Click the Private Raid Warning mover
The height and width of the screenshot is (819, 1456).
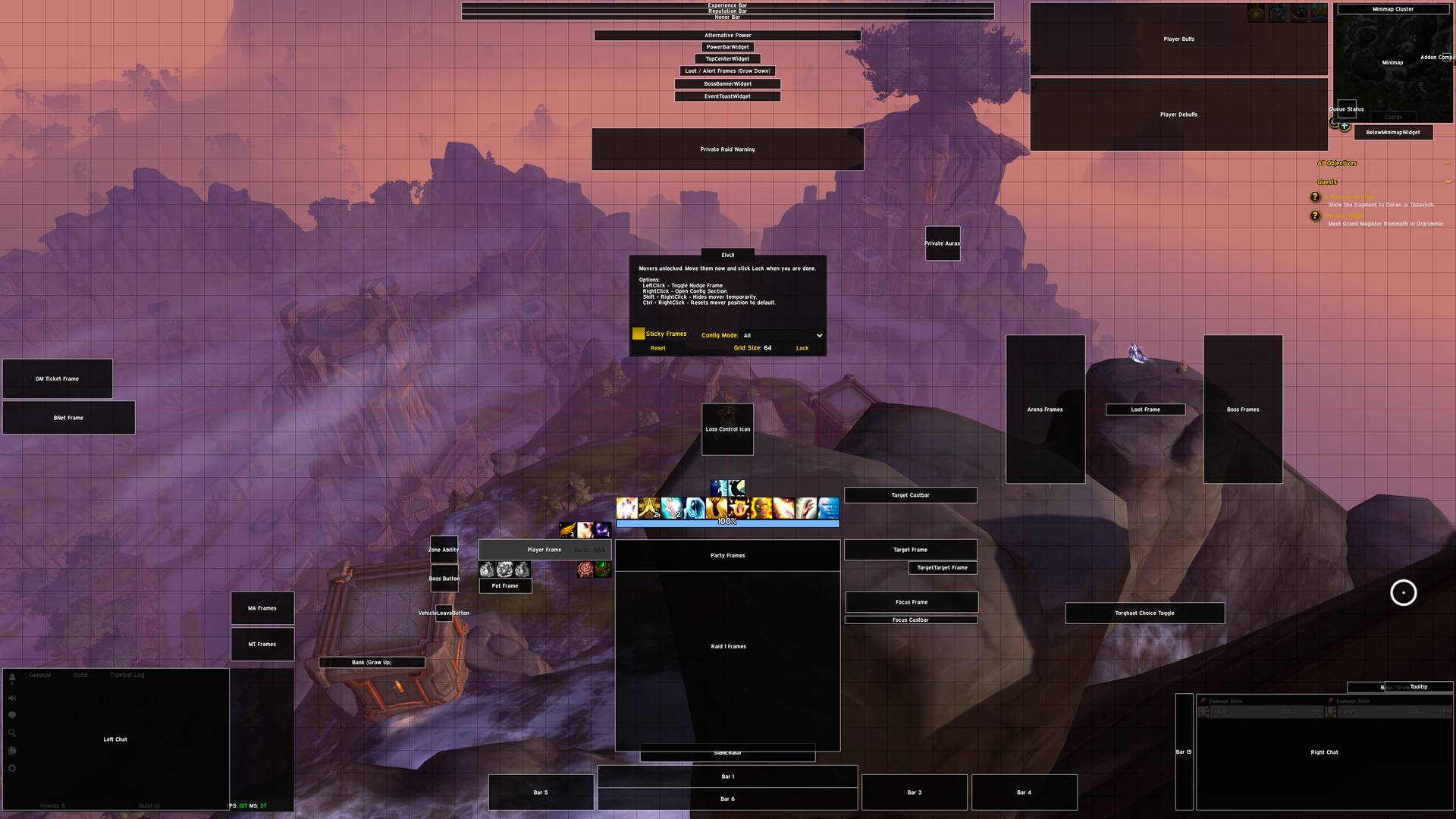coord(727,149)
